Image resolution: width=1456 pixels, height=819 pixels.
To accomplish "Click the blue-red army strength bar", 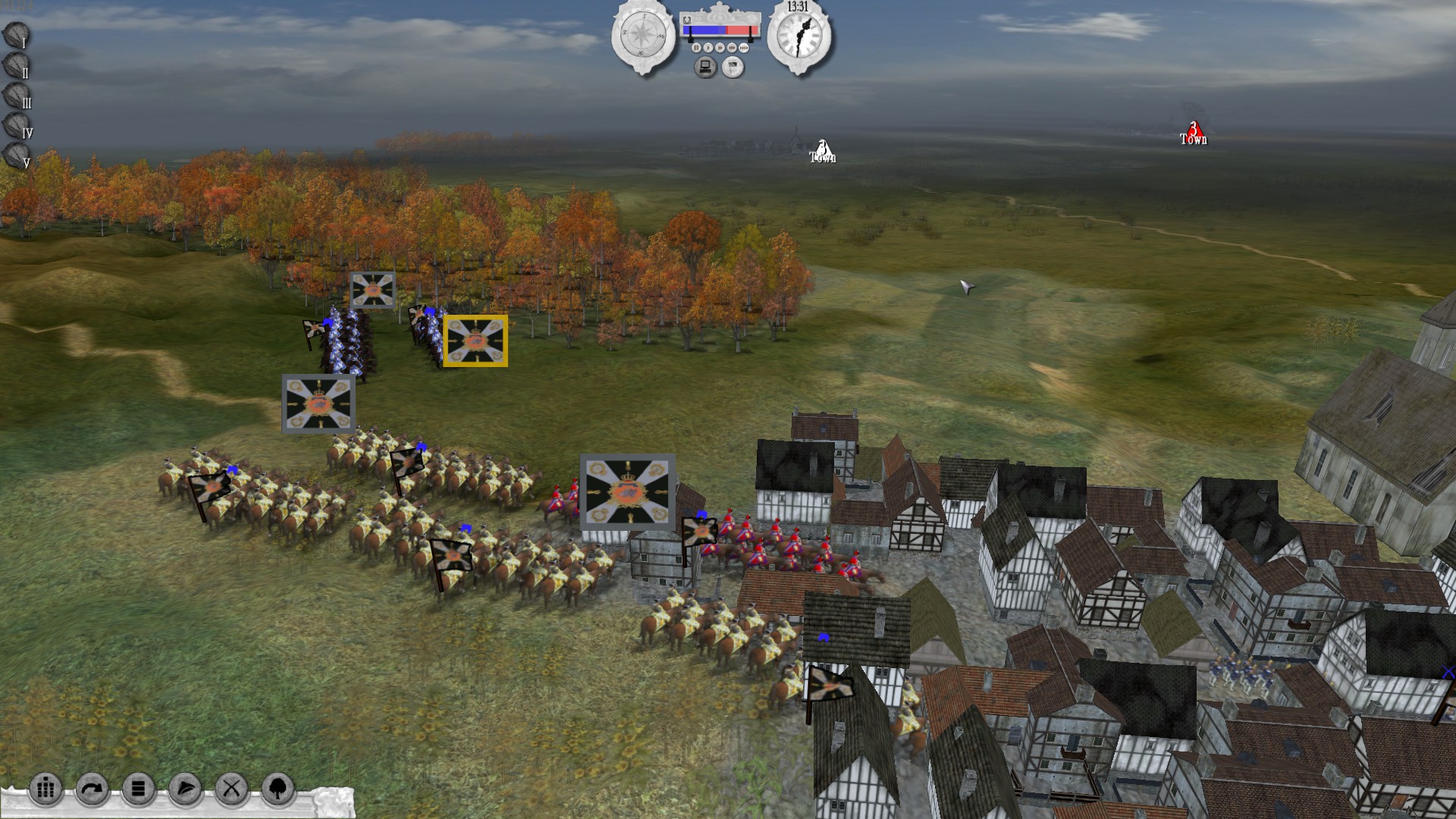I will tap(720, 30).
